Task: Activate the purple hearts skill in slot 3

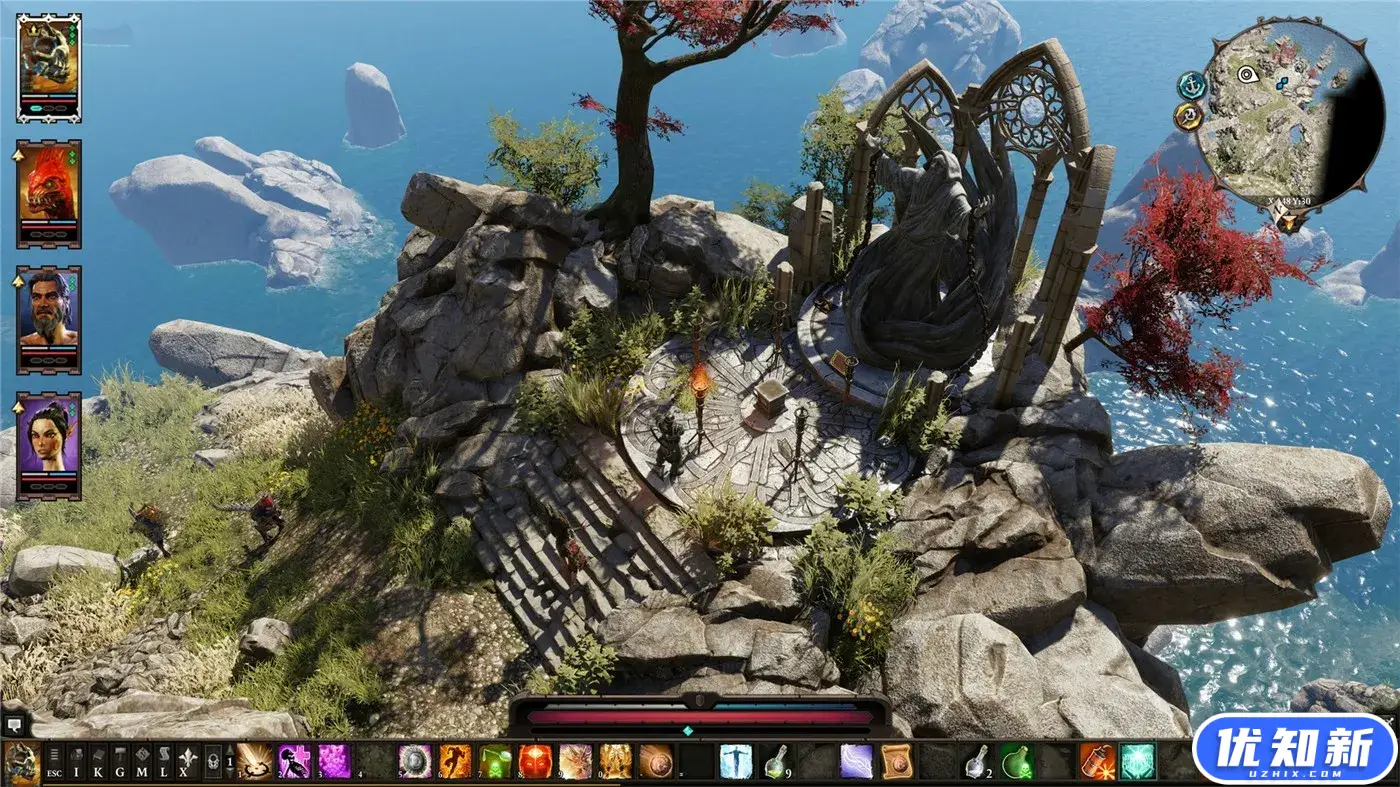Action: [334, 761]
